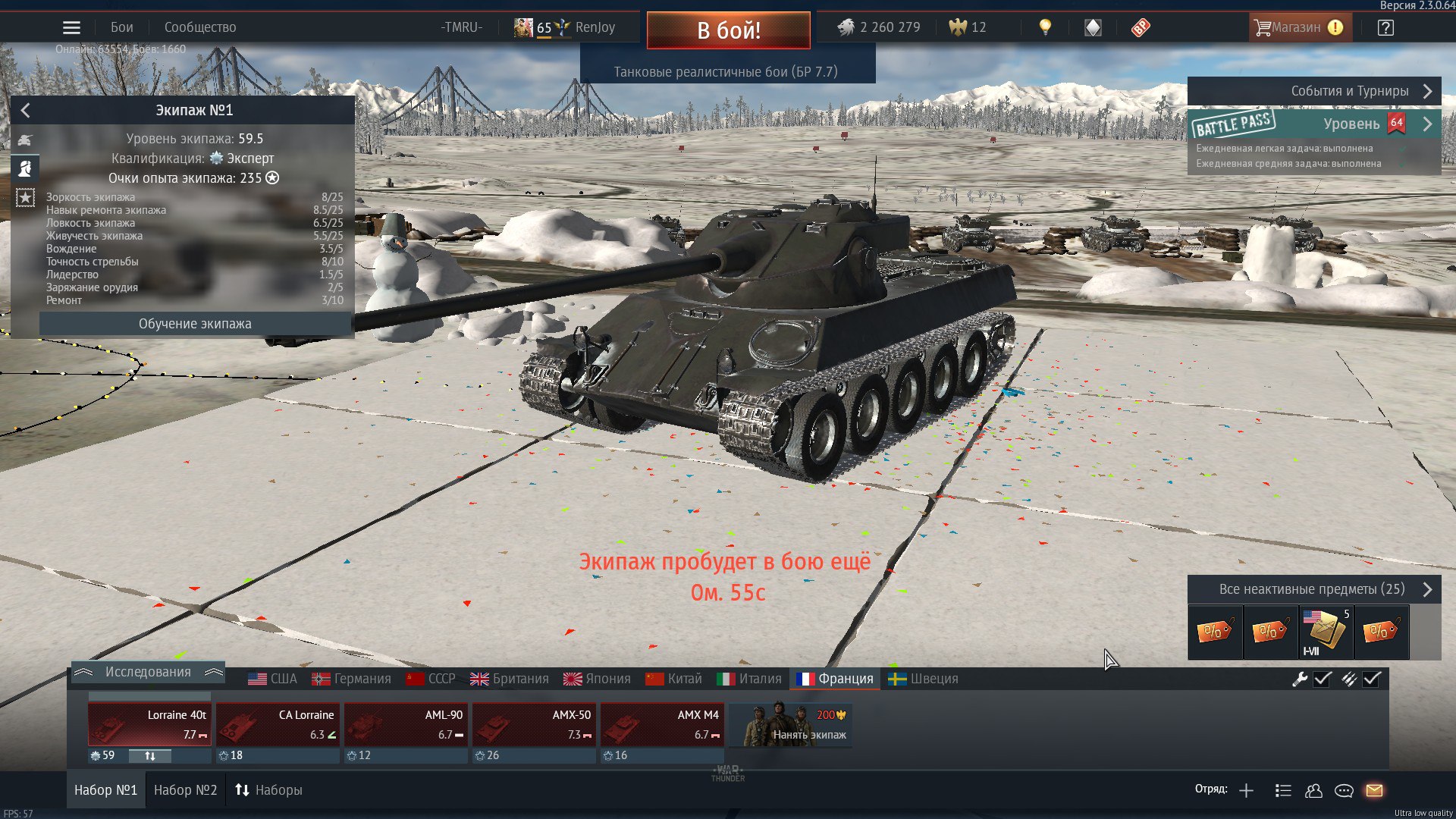
Task: Switch to the СССР nation tab
Action: tap(431, 679)
